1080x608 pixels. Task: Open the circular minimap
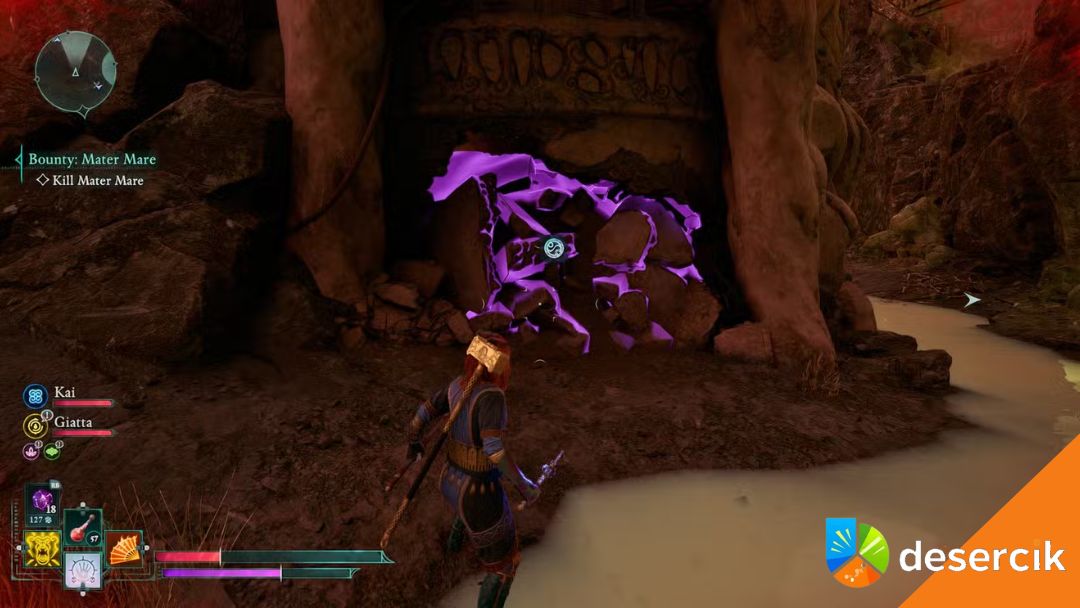point(75,70)
